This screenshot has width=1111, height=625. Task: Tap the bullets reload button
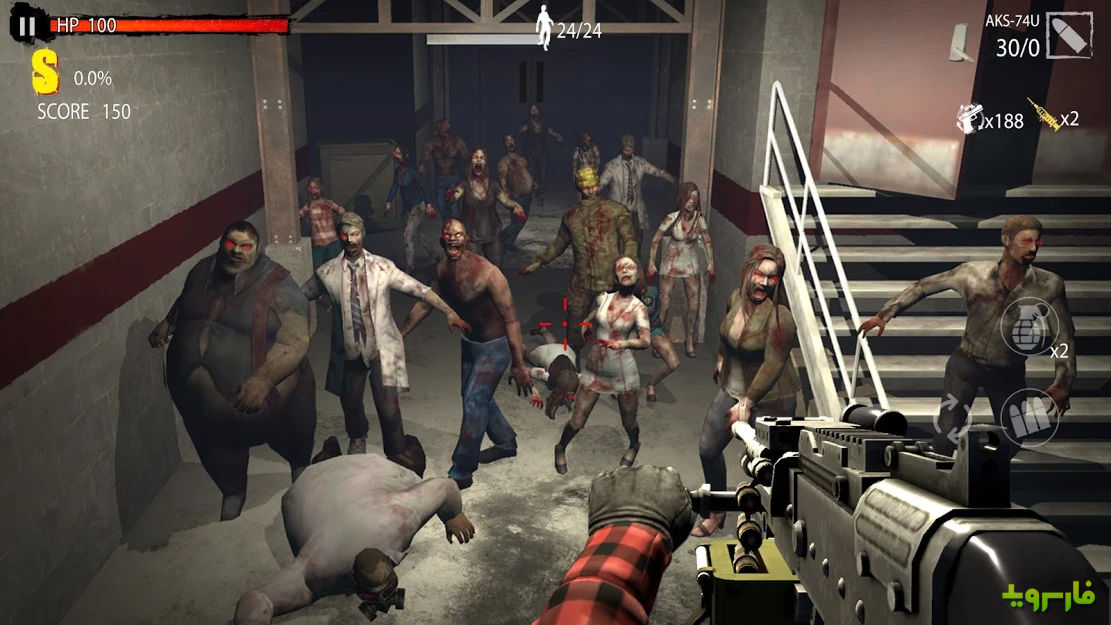(1029, 418)
